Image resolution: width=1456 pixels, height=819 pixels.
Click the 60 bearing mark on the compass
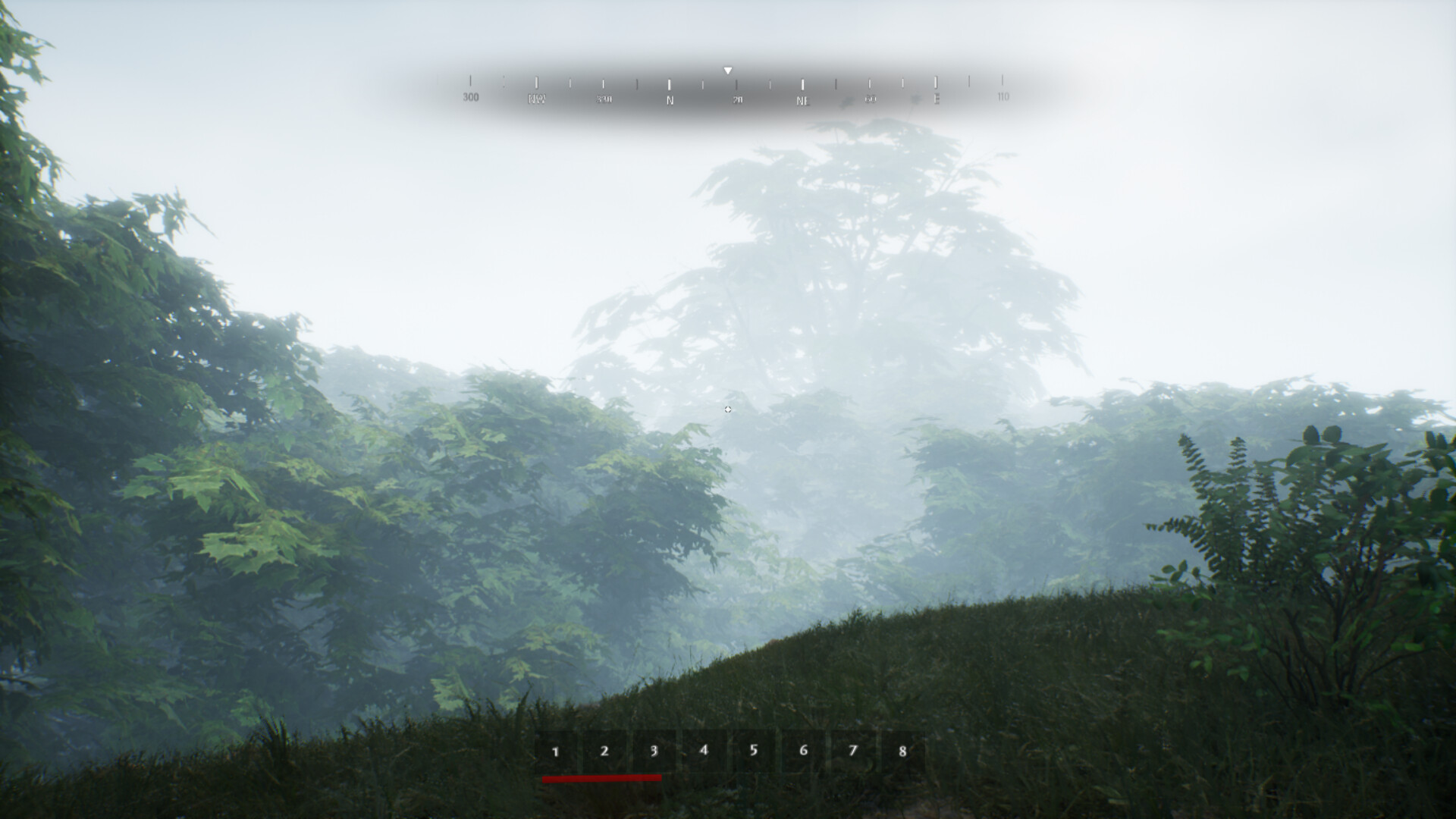[869, 98]
